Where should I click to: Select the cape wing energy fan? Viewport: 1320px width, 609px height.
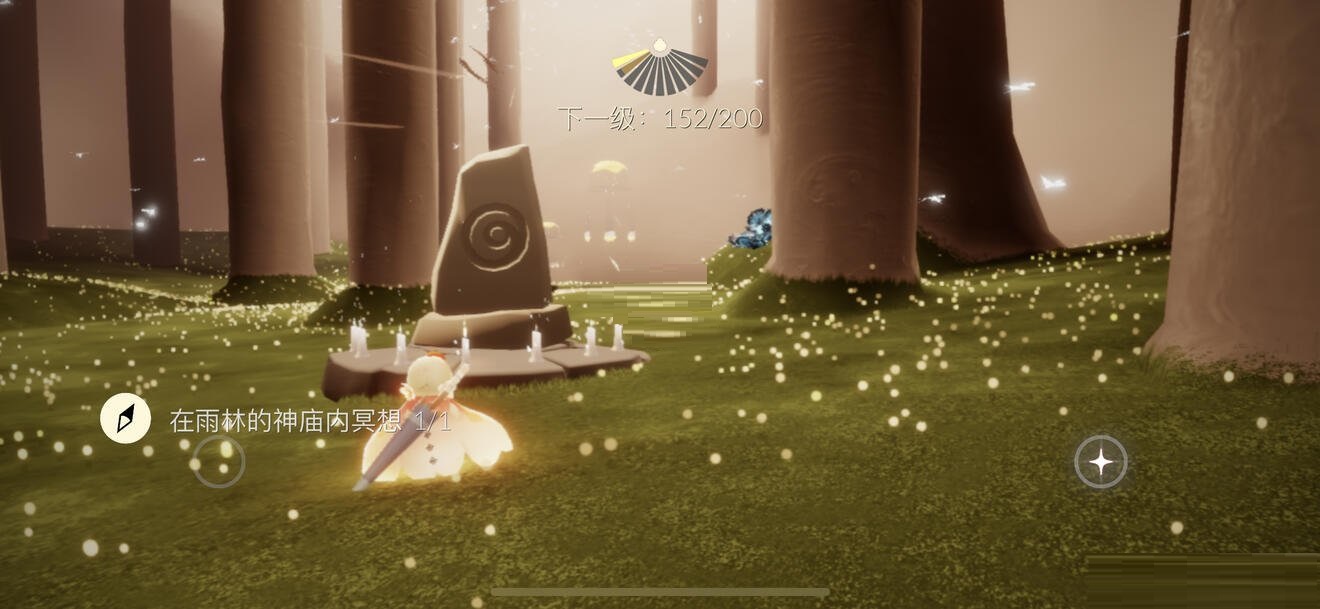point(660,68)
